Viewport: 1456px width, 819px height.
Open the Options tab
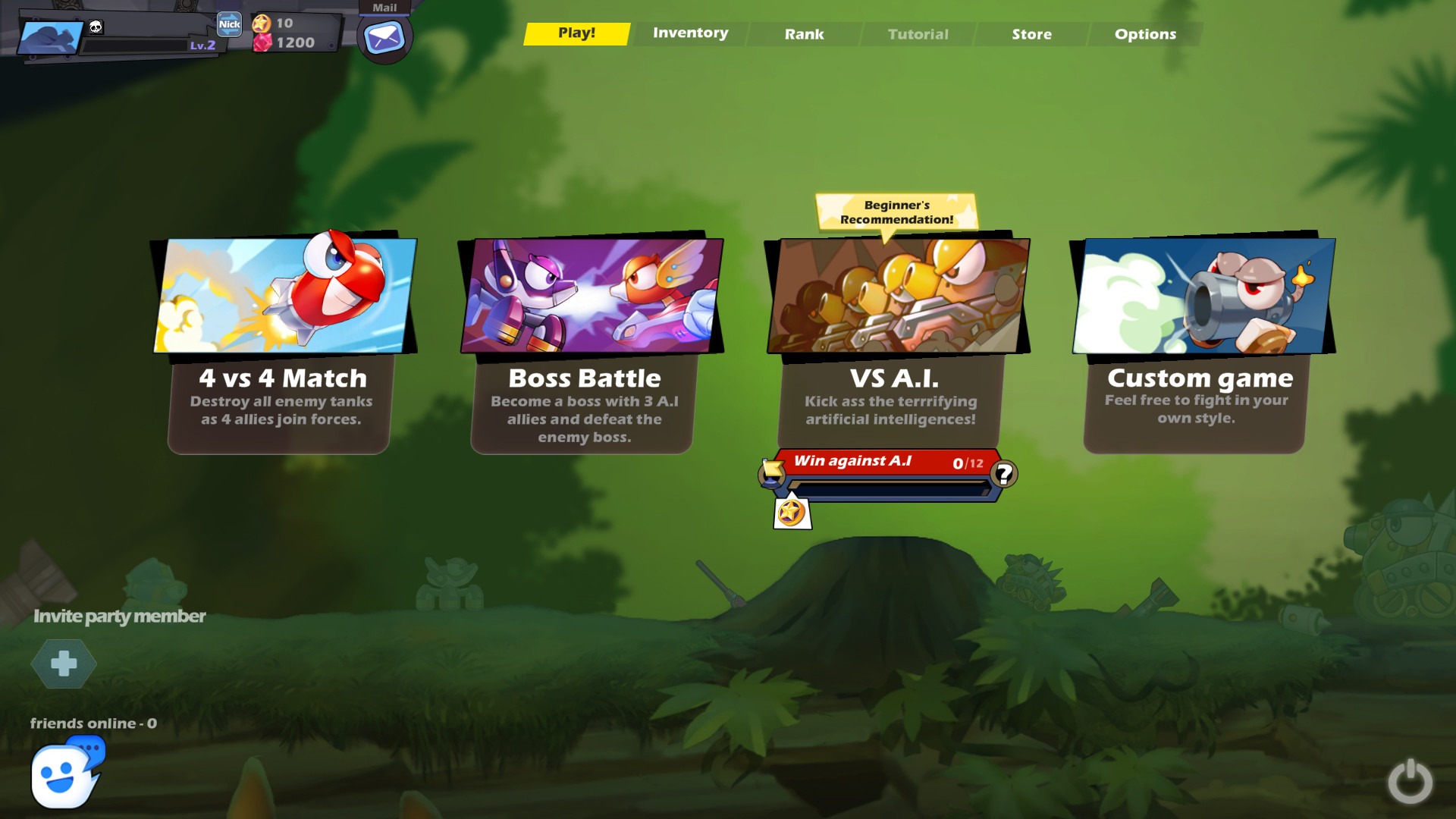click(x=1145, y=34)
